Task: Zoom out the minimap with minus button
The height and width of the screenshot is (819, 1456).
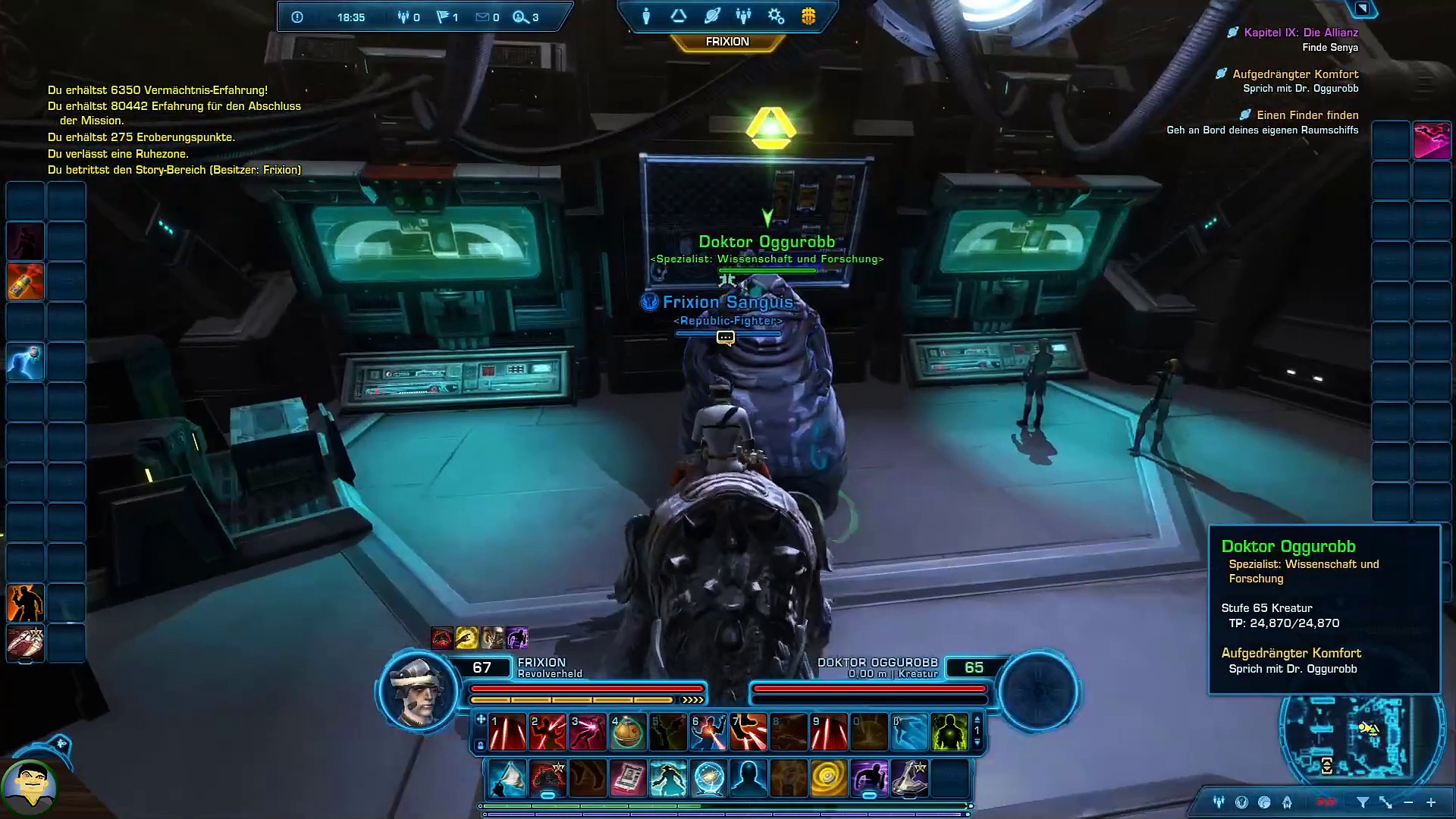Action: 1408,802
